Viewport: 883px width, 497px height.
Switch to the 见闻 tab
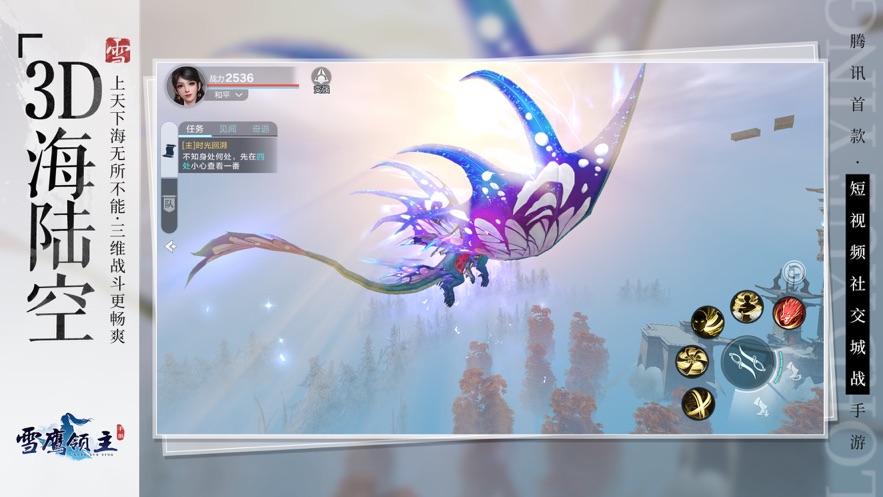229,129
